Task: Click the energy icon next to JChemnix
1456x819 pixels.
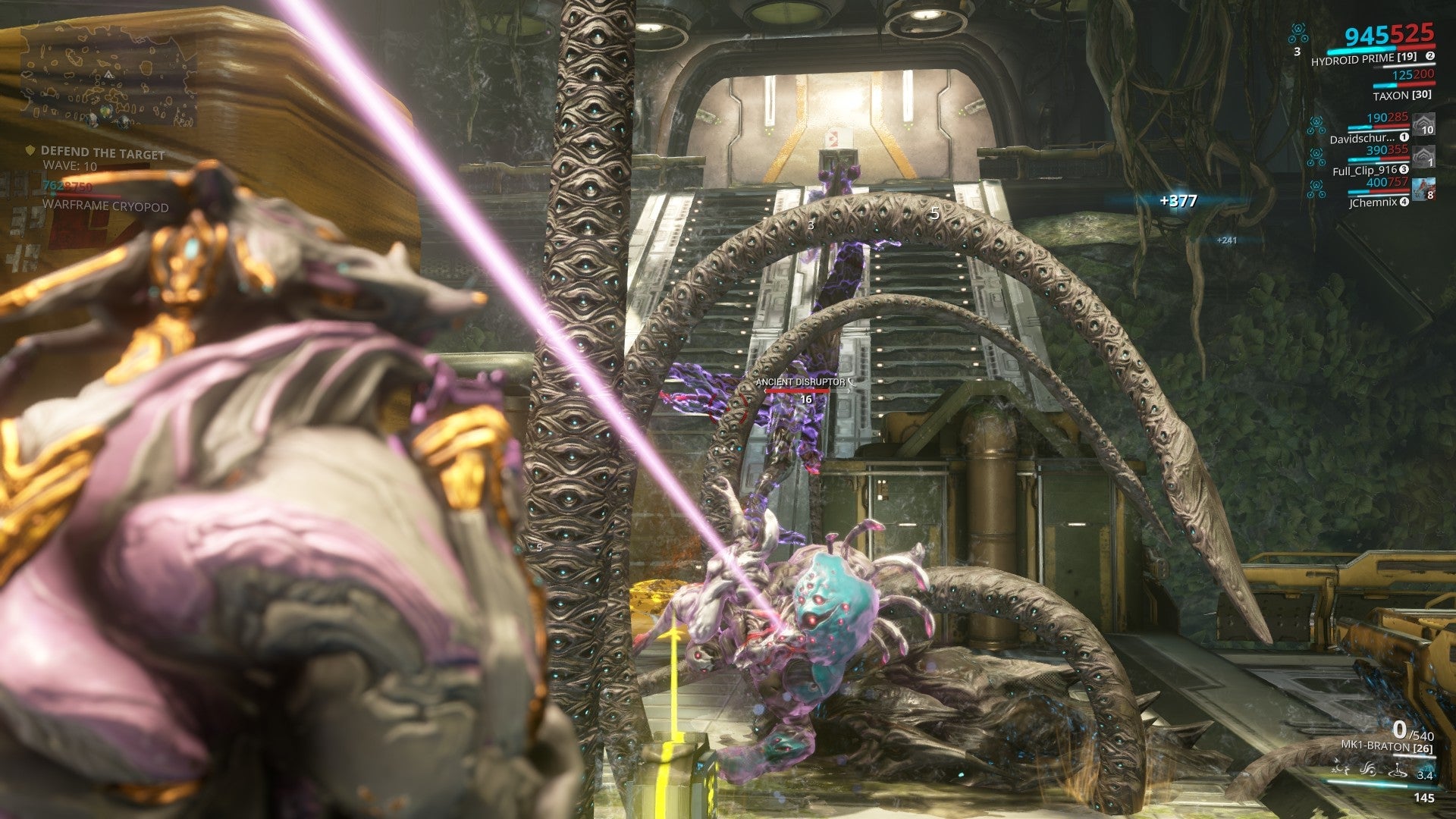Action: point(1316,188)
